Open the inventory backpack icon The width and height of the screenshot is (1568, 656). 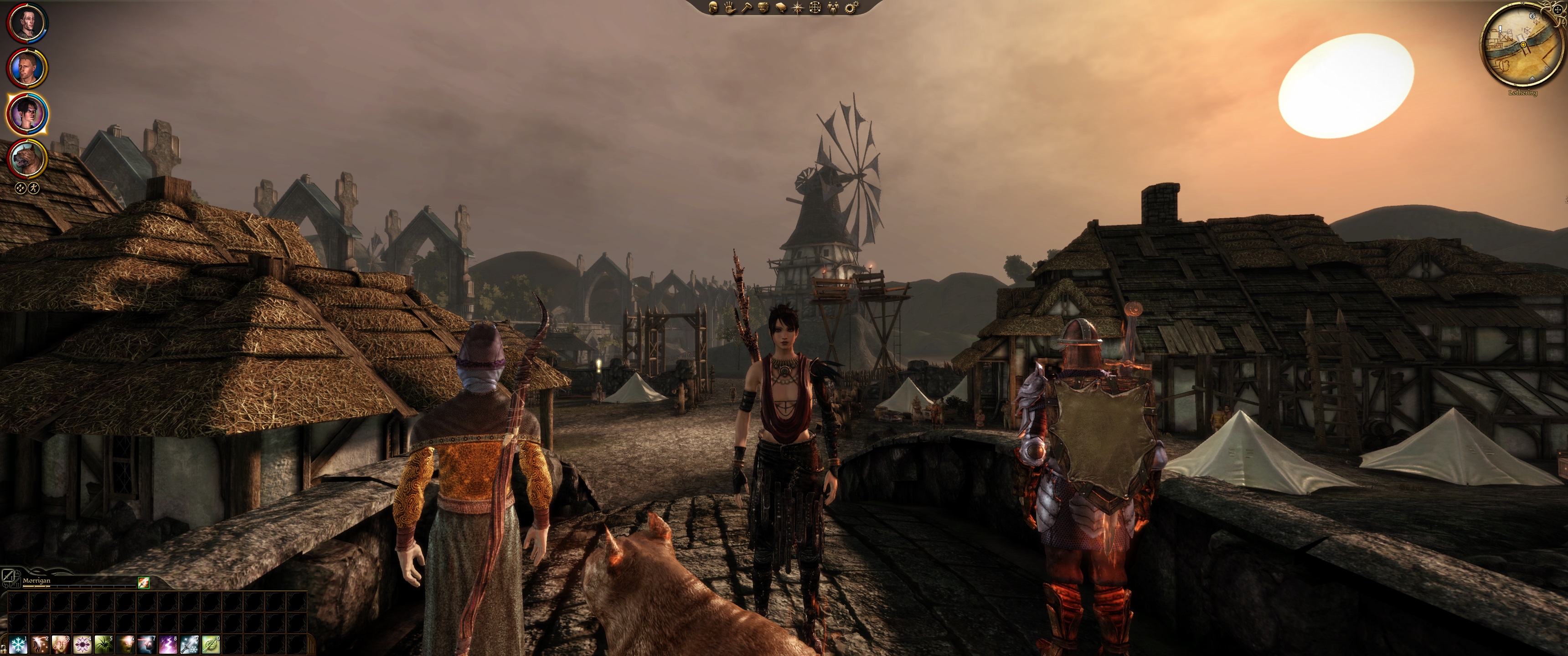pos(763,7)
